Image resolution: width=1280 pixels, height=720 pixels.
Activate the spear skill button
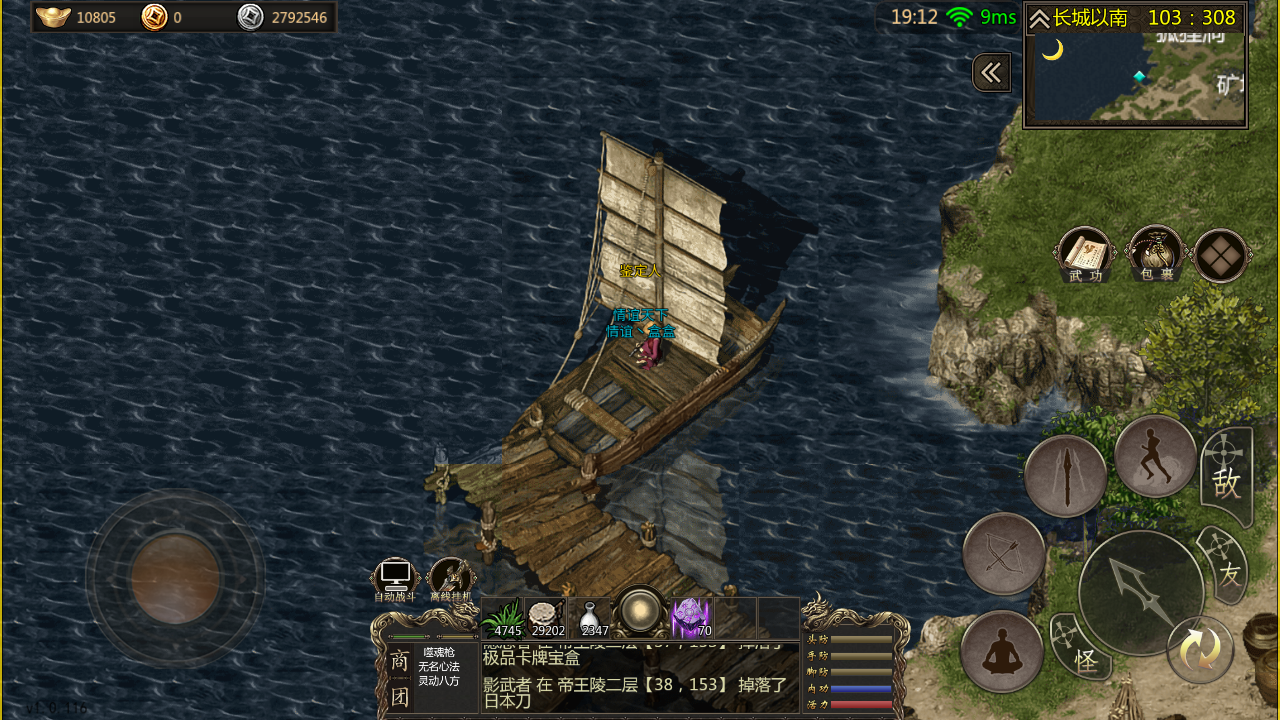click(1065, 476)
